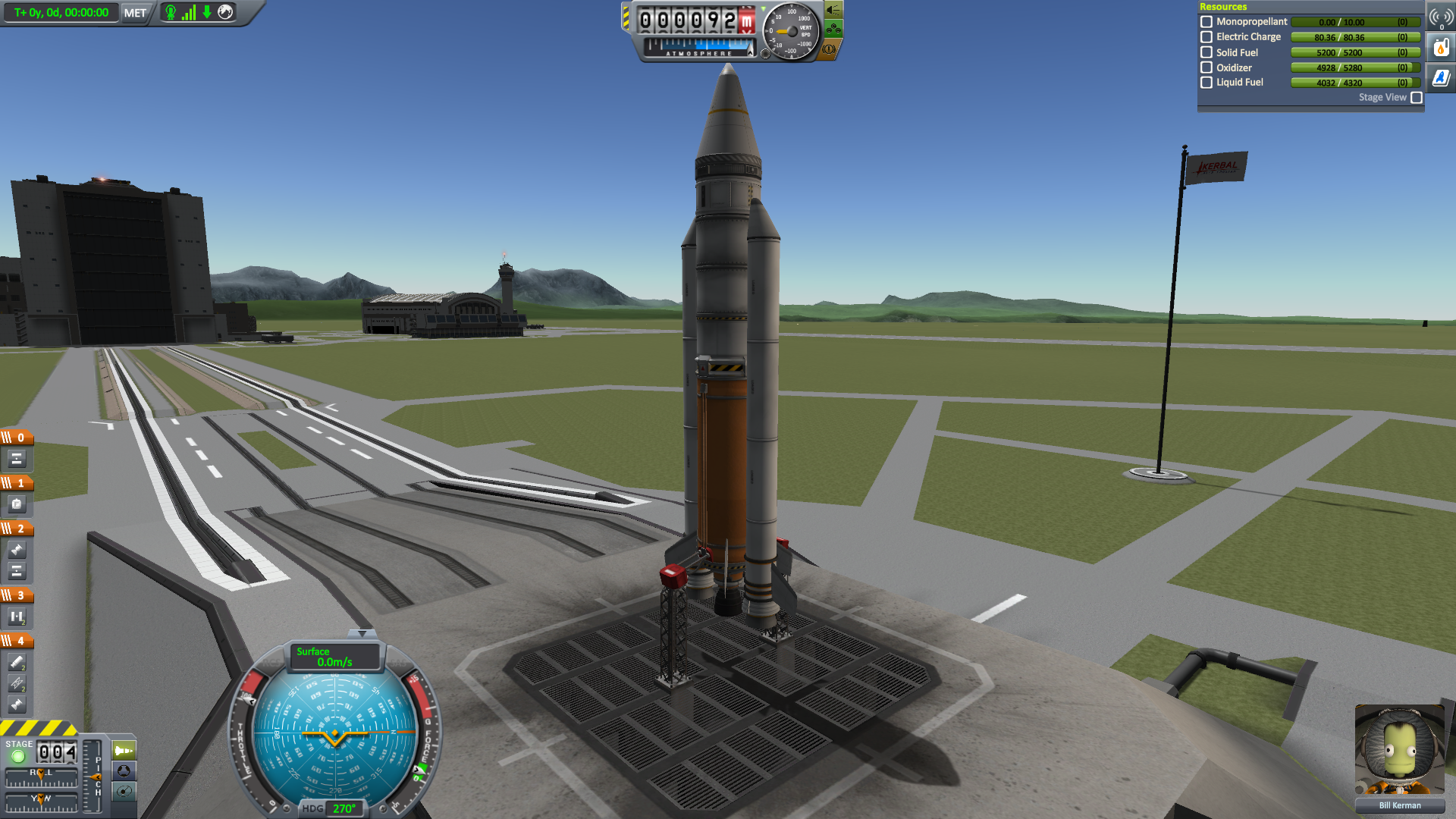Open the blue rocket toolbar button
This screenshot has height=819, width=1456.
1441,78
